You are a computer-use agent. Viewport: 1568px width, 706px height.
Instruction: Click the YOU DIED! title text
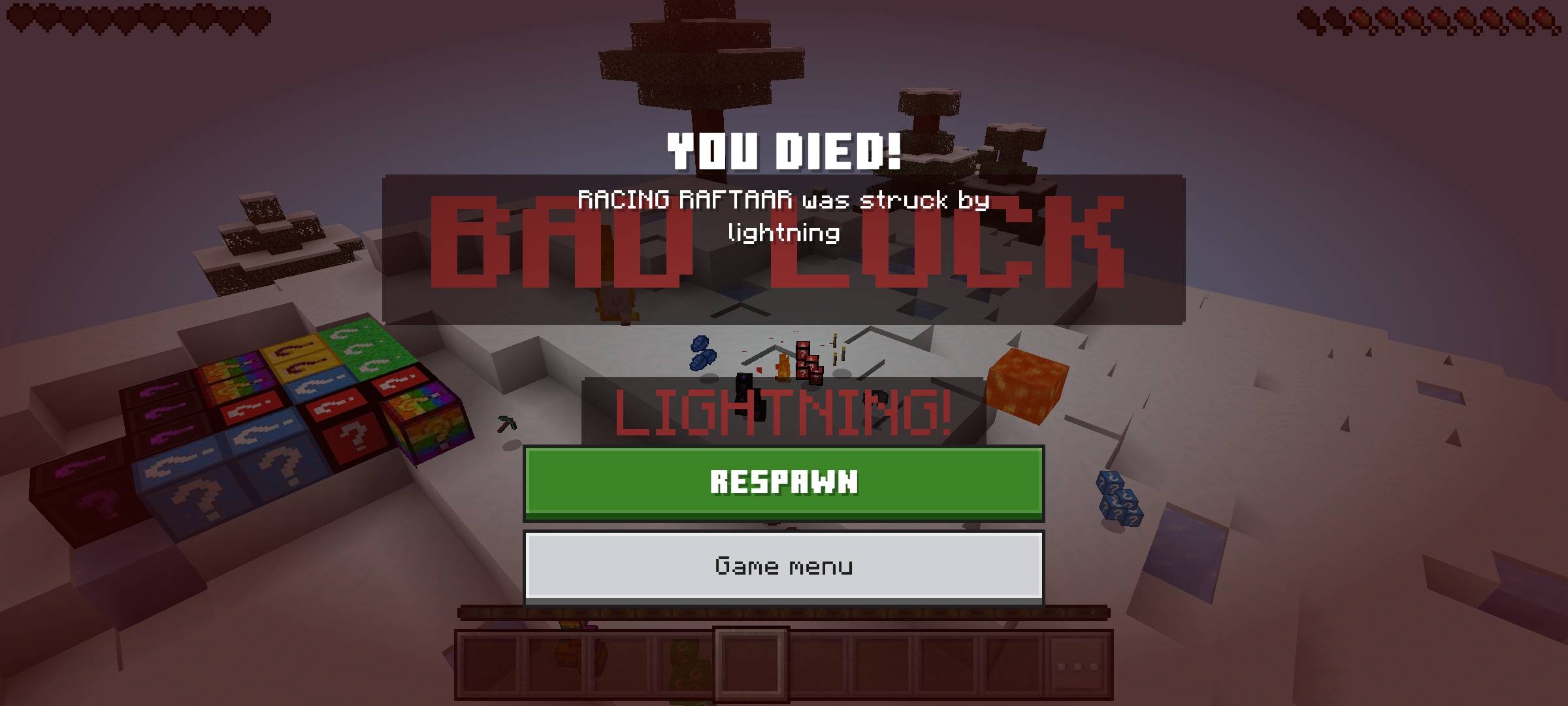(x=784, y=150)
